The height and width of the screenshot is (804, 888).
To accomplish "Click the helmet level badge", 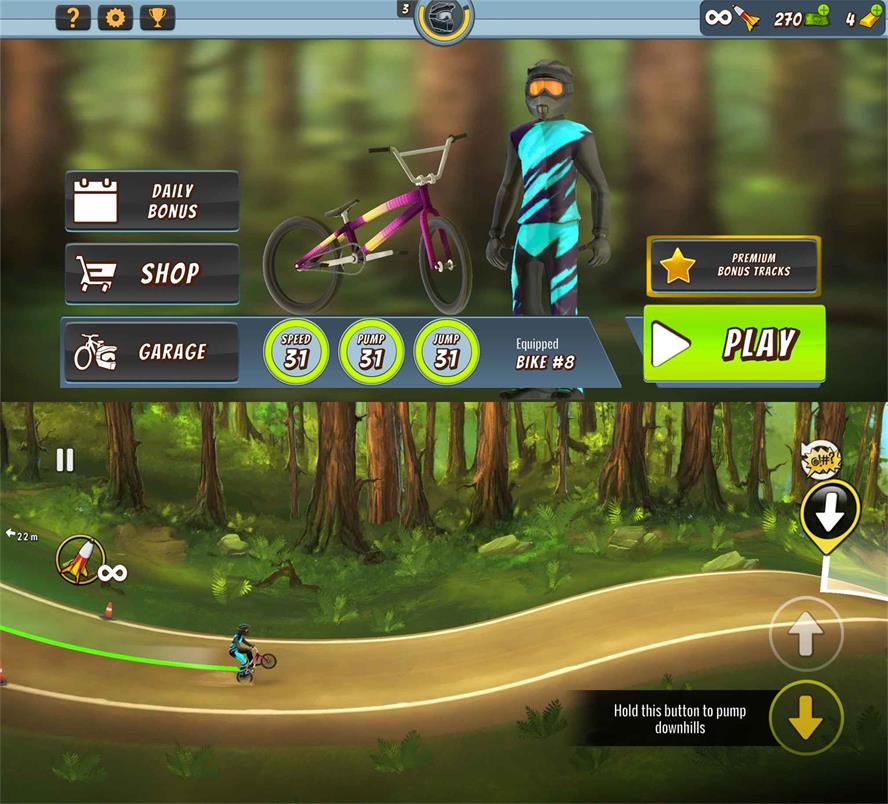I will coord(442,18).
